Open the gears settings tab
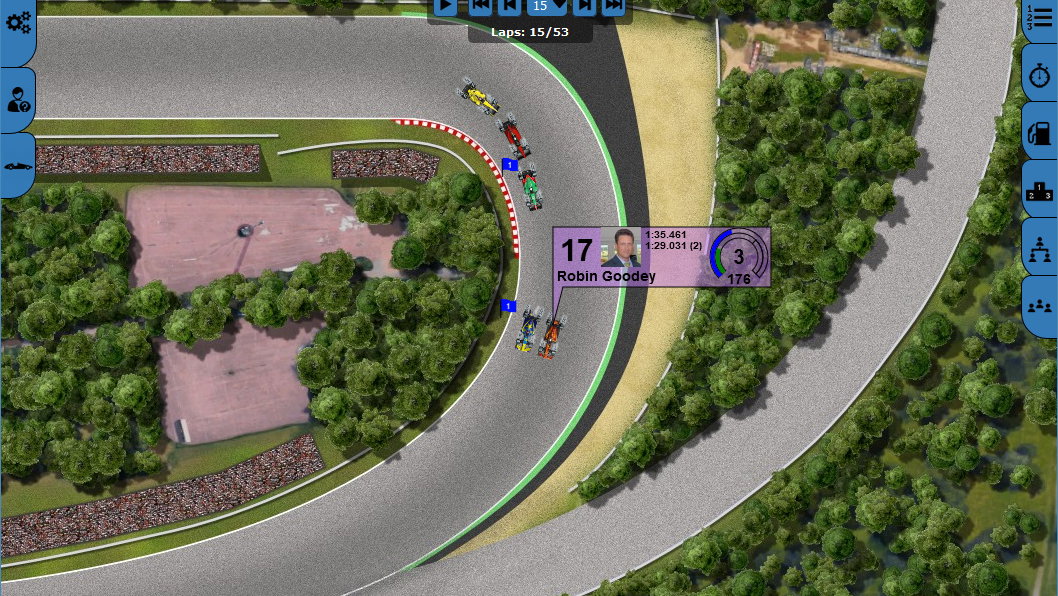The width and height of the screenshot is (1058, 596). (18, 23)
